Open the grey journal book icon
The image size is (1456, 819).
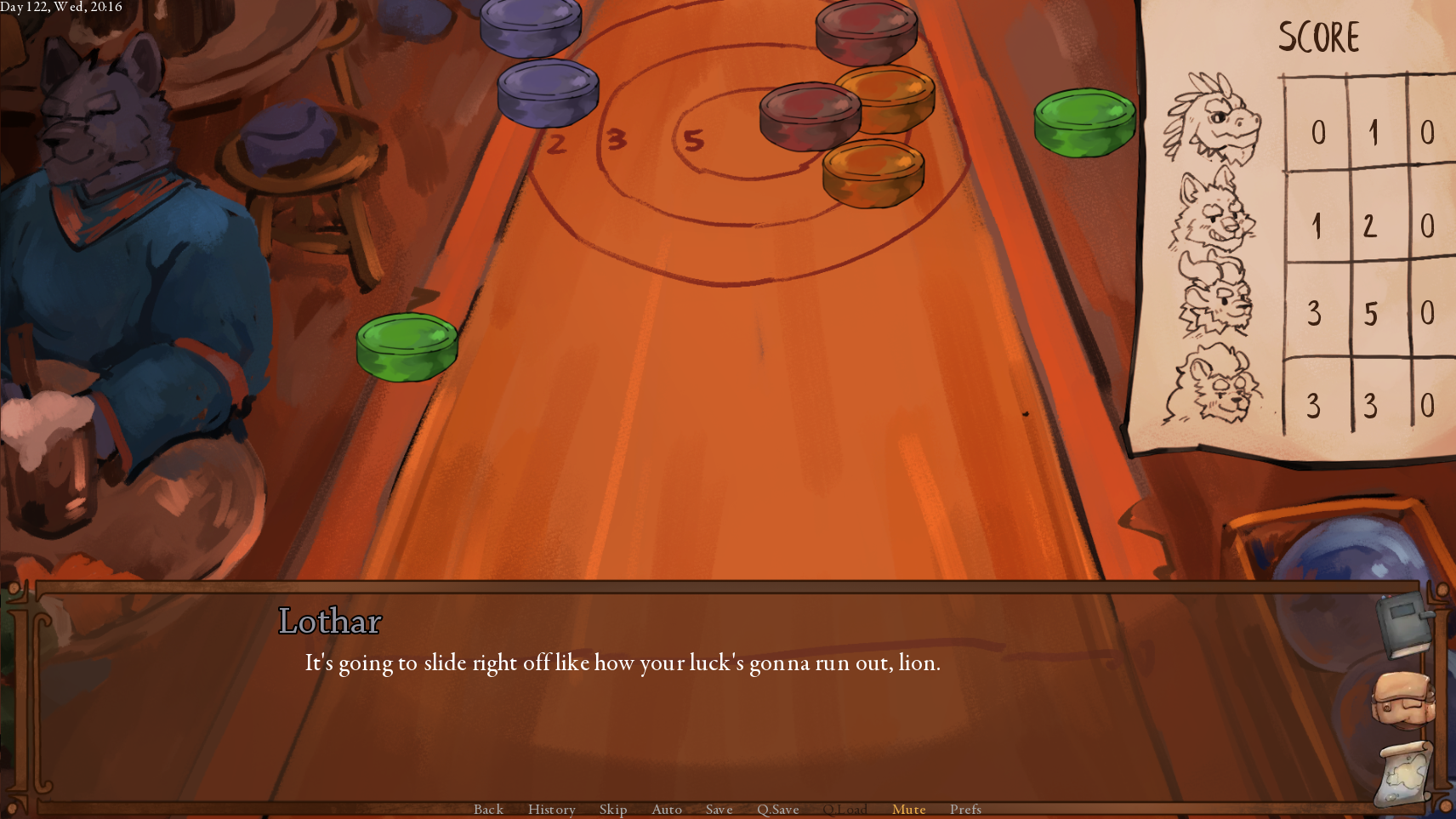[x=1403, y=625]
